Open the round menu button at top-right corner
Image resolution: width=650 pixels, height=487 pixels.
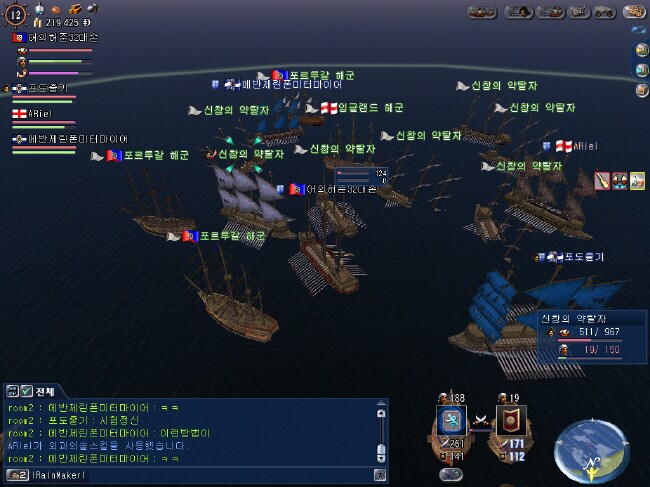[x=633, y=11]
